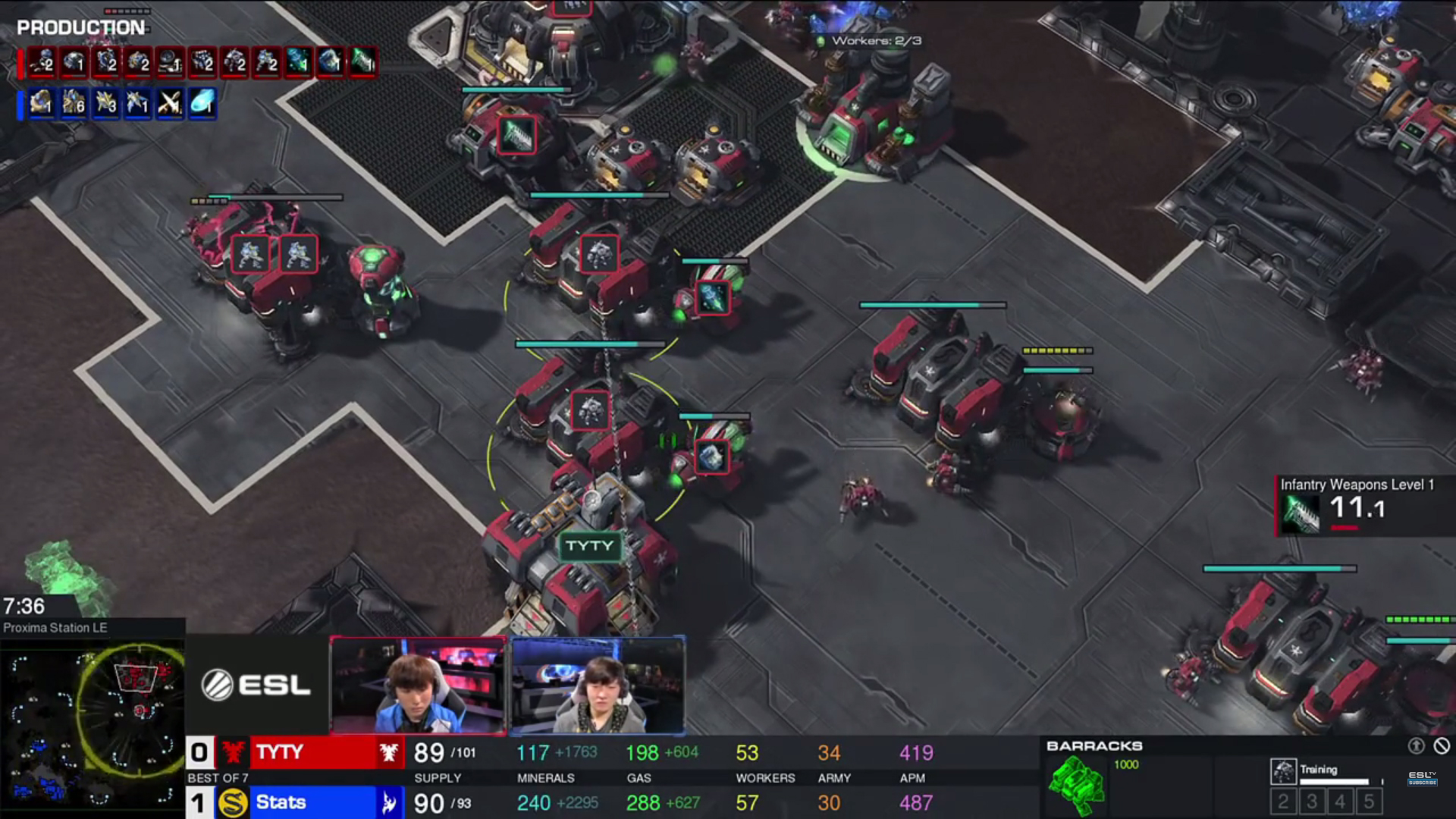Select the blue production item showing count 6
The height and width of the screenshot is (819, 1456).
74,103
